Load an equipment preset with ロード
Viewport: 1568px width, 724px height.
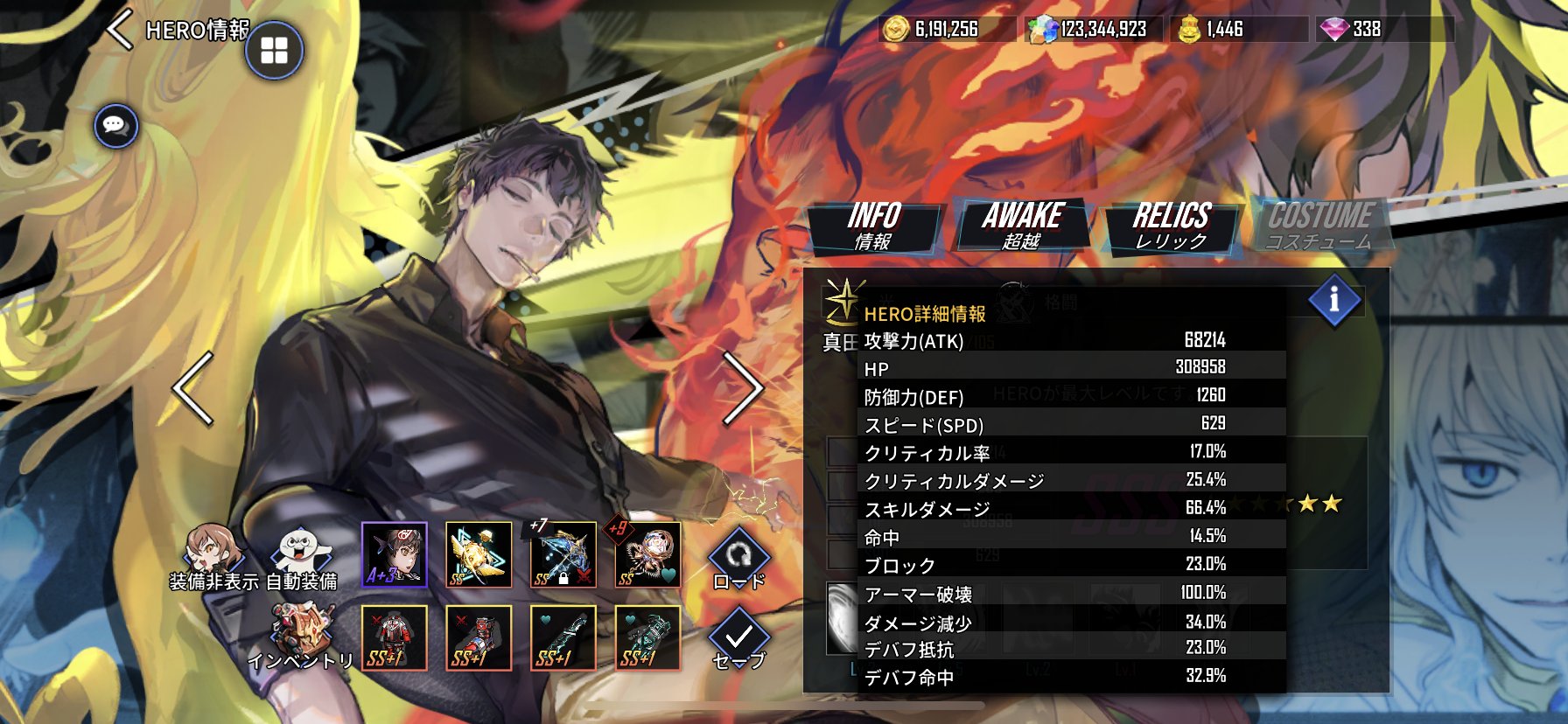(739, 560)
